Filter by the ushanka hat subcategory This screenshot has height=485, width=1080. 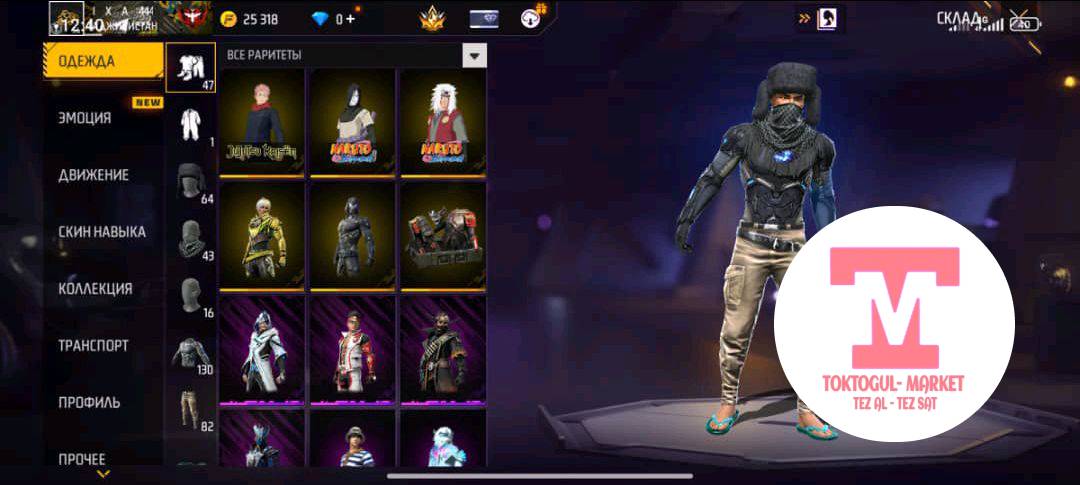pyautogui.click(x=190, y=183)
